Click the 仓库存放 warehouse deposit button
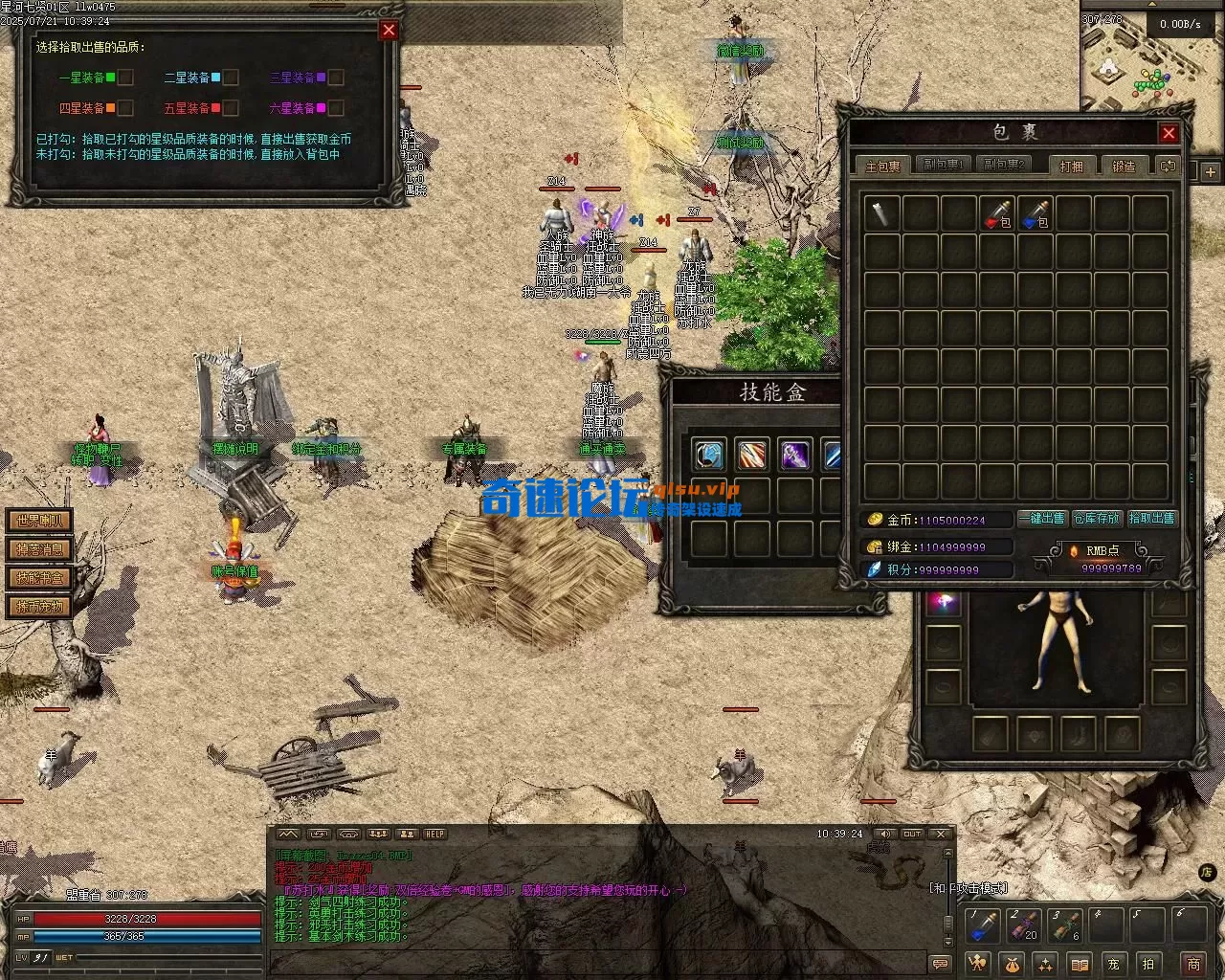This screenshot has width=1225, height=980. coord(1097,519)
